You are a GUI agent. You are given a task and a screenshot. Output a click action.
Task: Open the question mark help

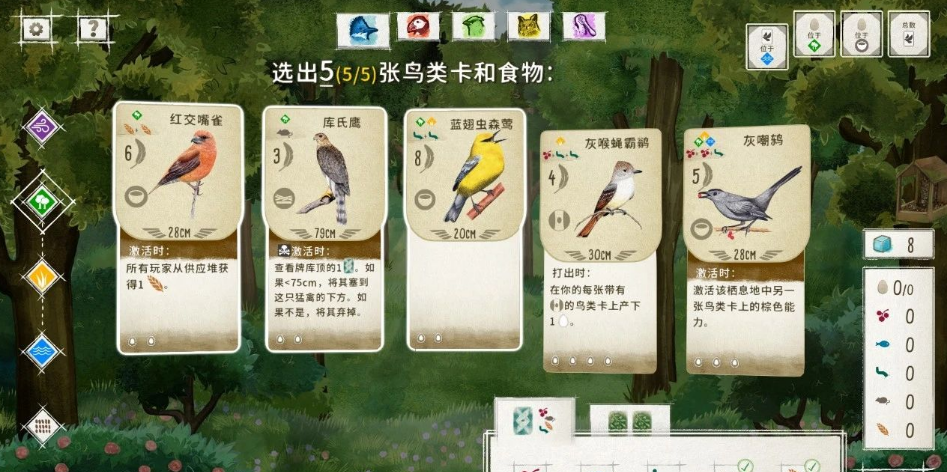(x=93, y=28)
